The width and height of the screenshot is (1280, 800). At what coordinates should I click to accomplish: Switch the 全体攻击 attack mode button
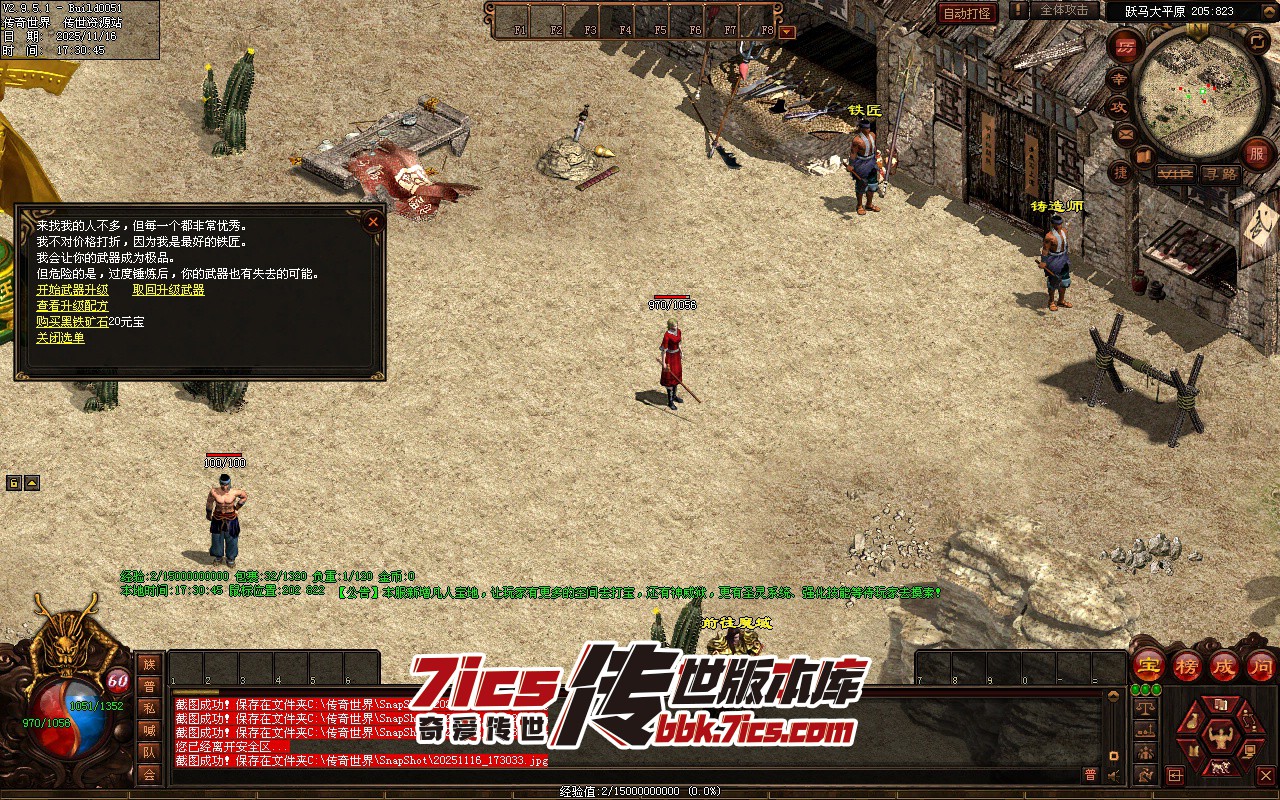click(x=1064, y=10)
